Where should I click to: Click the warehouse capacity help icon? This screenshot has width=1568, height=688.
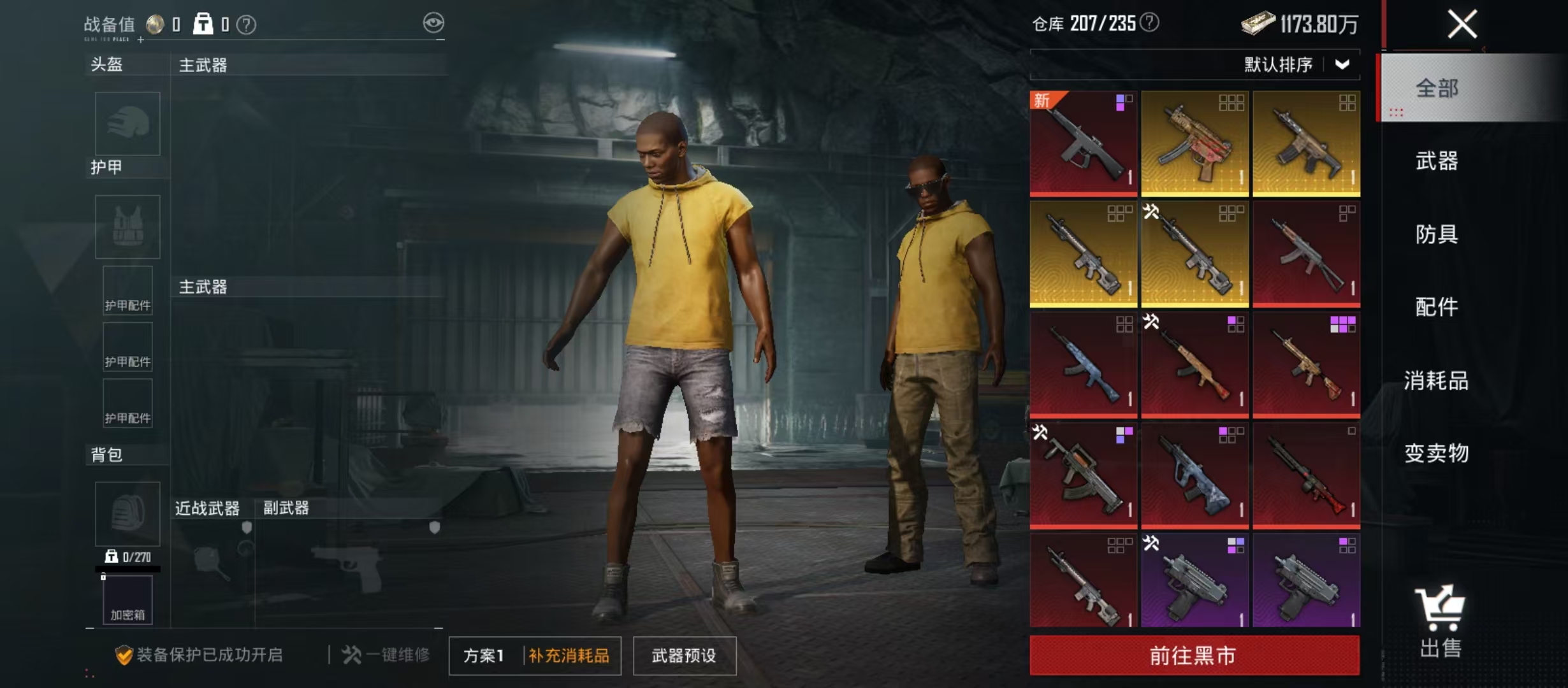tap(1149, 23)
